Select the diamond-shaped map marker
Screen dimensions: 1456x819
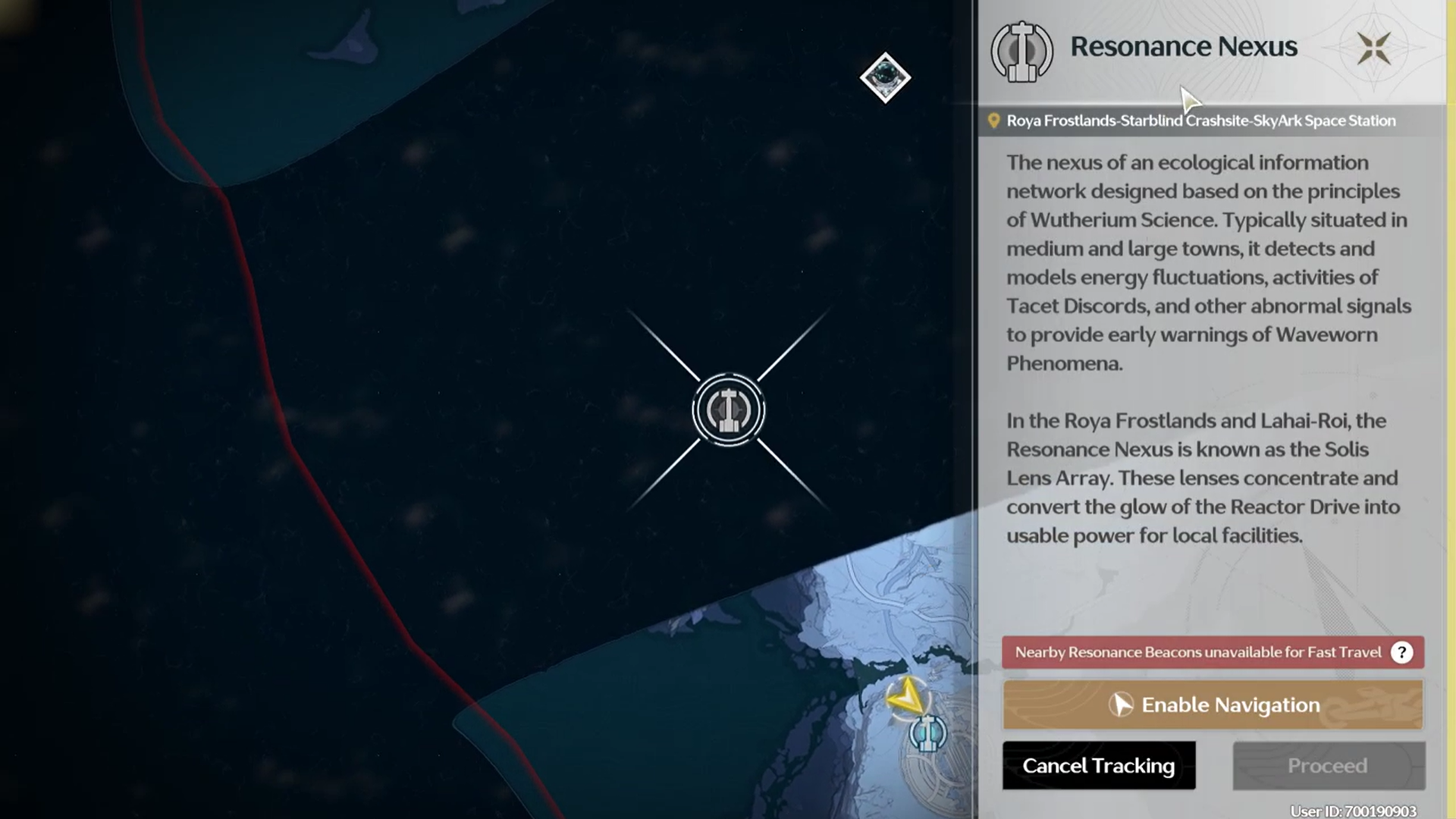click(885, 77)
